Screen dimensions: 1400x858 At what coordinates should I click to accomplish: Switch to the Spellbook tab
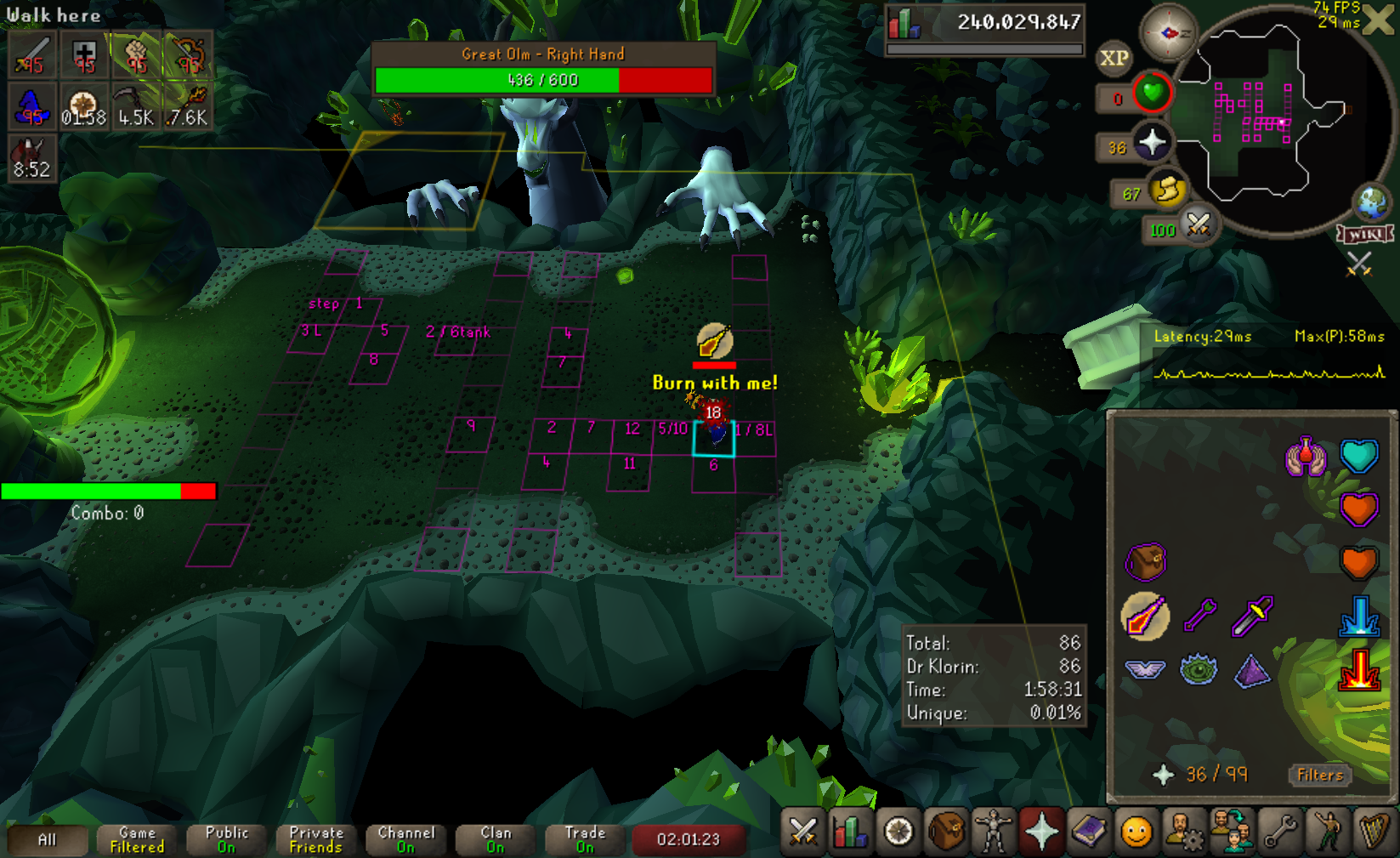point(1089,832)
